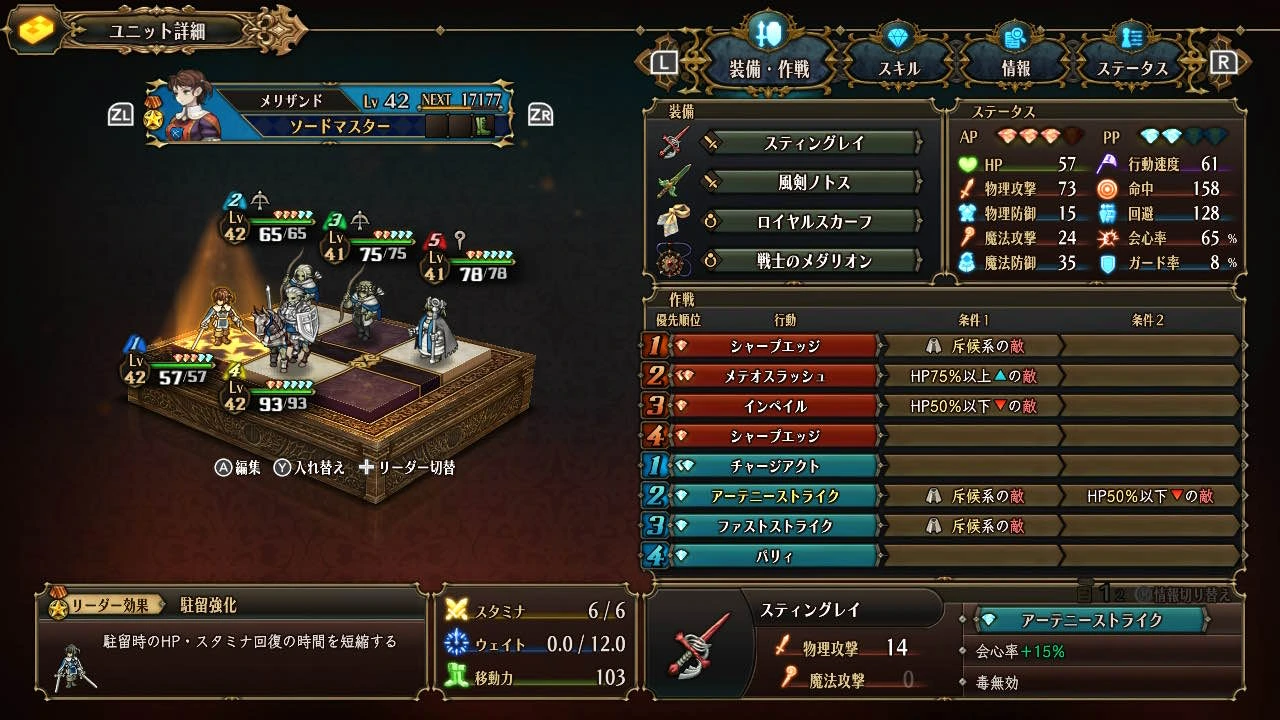Click the HP50%以下 condition on インペイル

click(972, 406)
